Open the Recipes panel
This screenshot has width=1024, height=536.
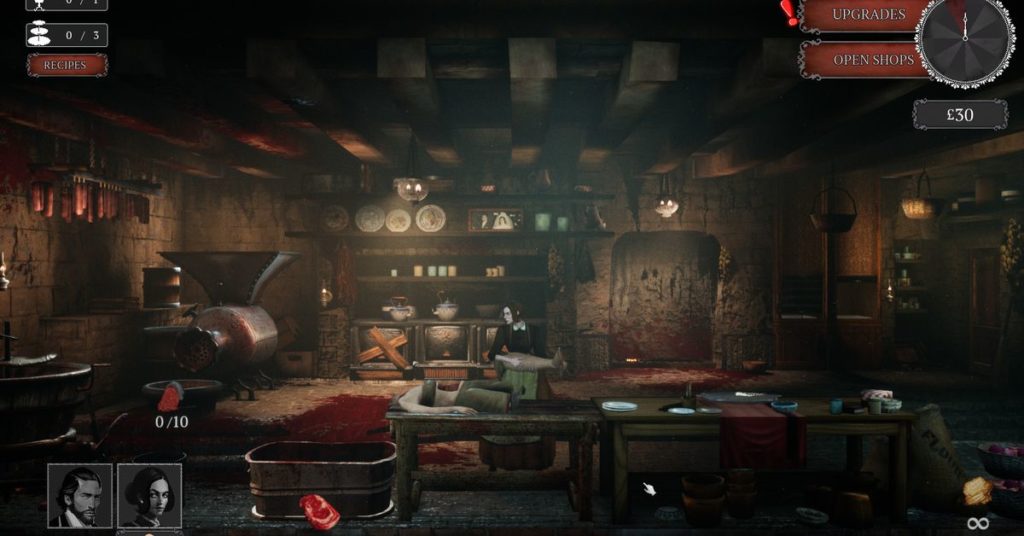[67, 66]
